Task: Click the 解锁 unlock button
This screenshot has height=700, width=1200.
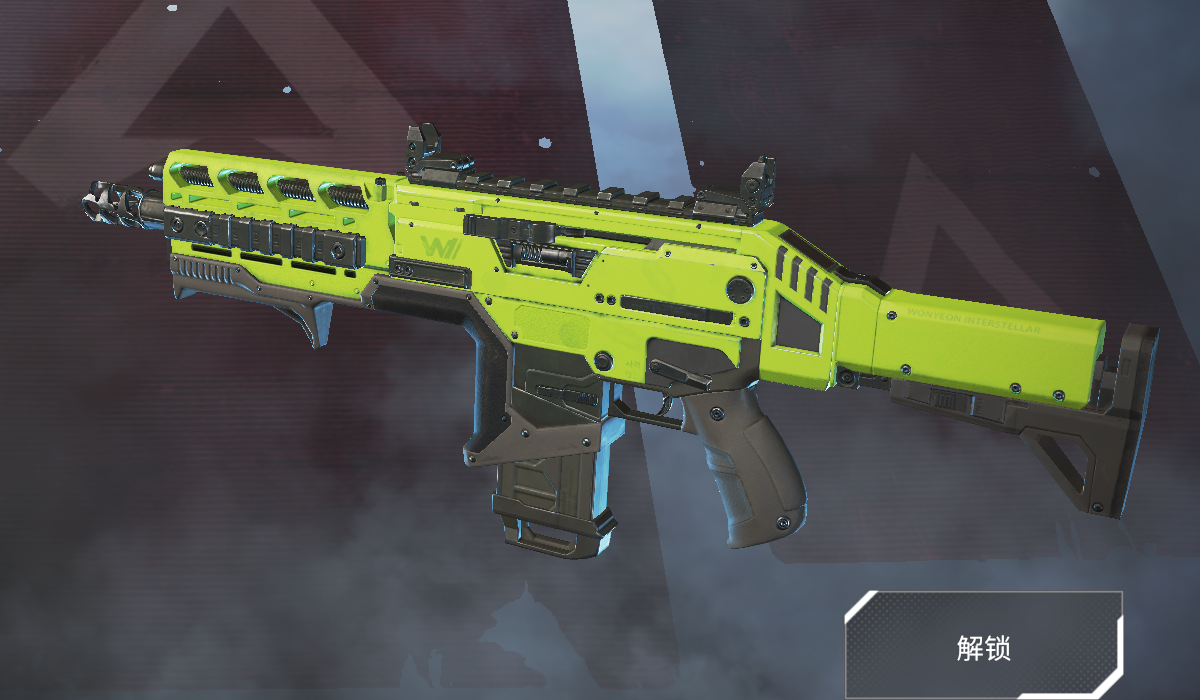Action: coord(983,646)
